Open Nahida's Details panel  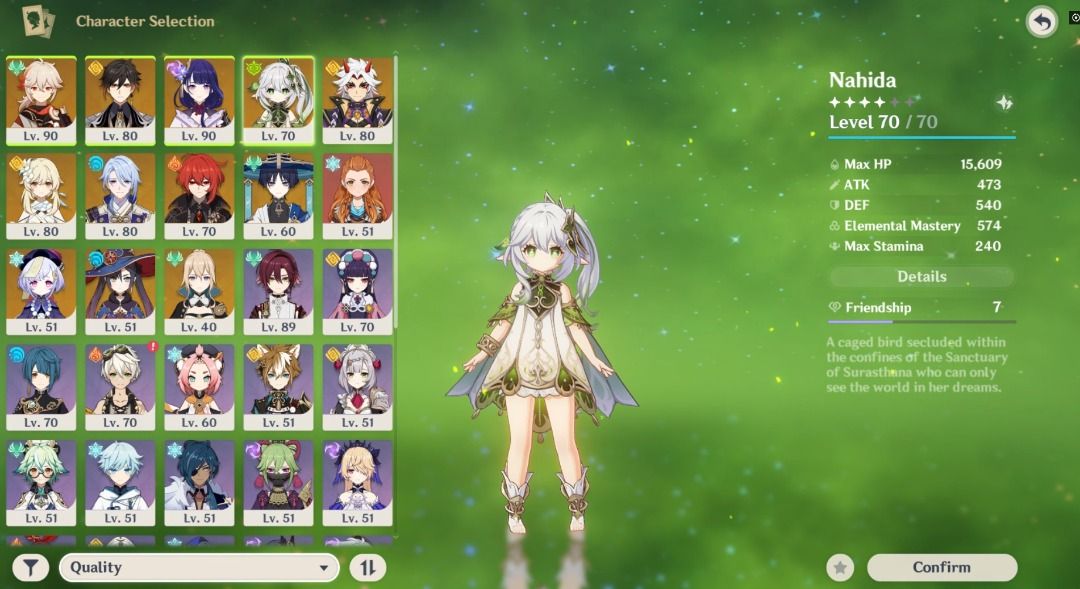tap(921, 277)
